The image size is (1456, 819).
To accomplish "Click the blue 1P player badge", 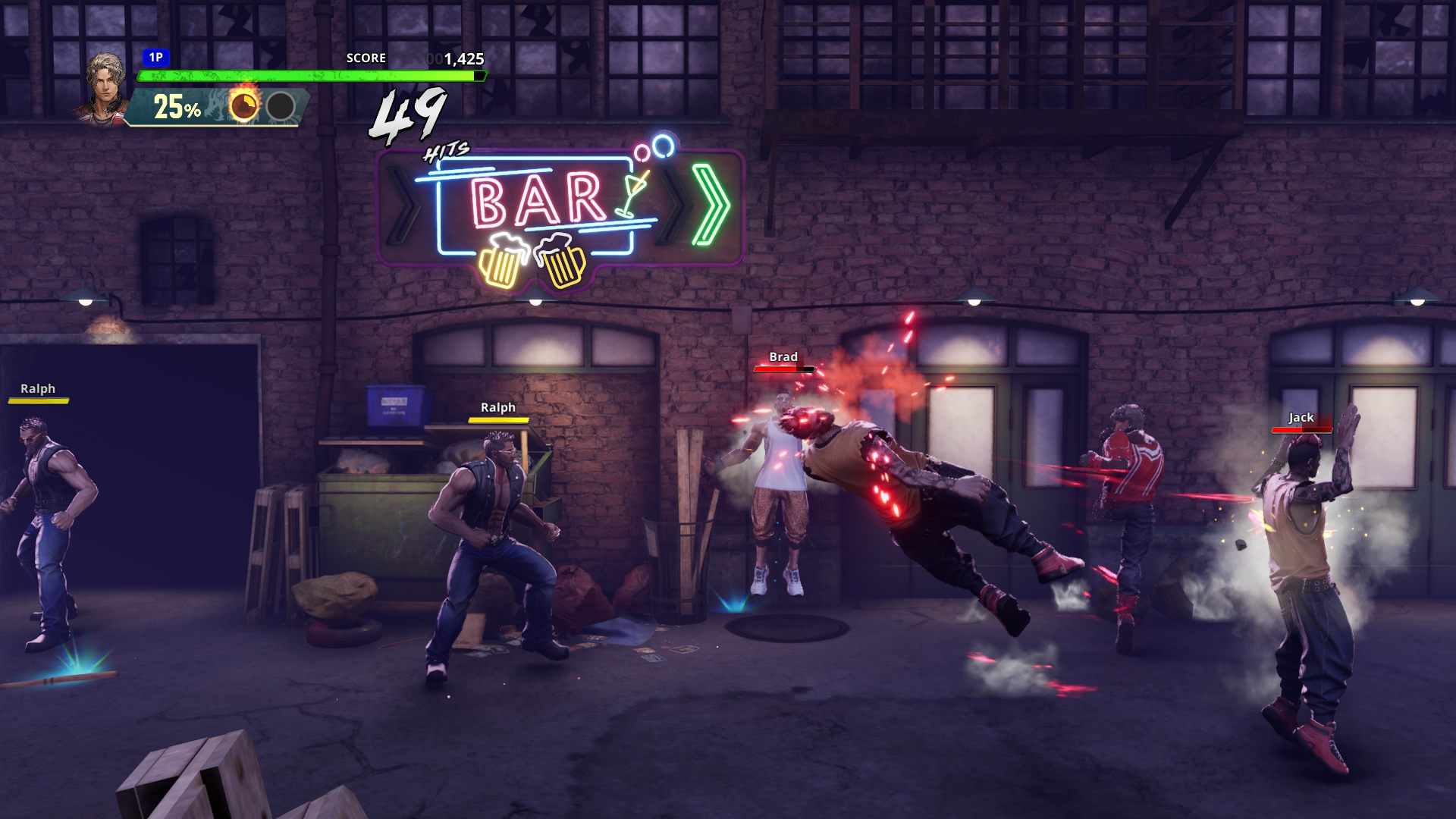I will click(x=155, y=58).
